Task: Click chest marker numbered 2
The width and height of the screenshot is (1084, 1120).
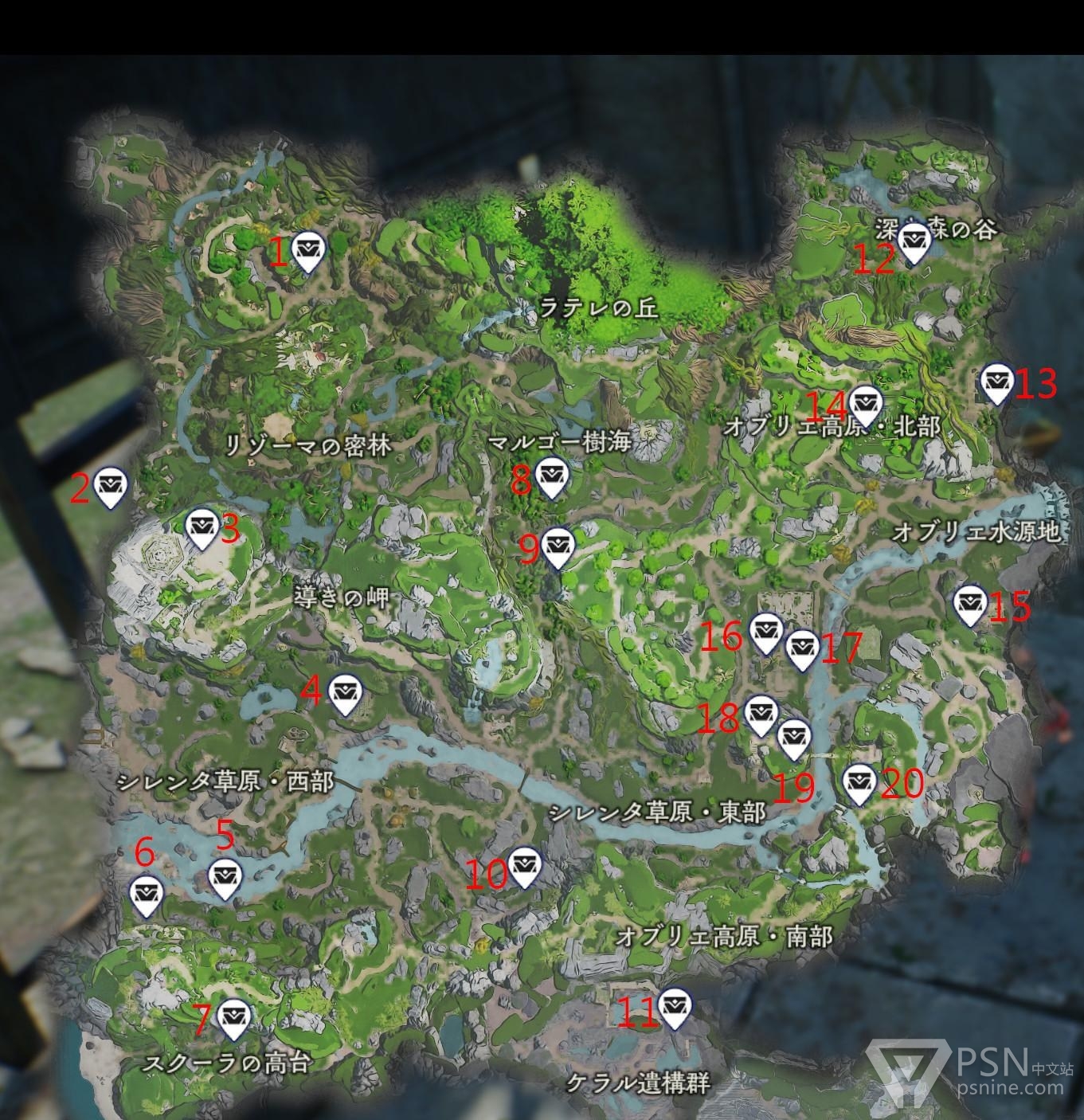Action: (x=111, y=486)
